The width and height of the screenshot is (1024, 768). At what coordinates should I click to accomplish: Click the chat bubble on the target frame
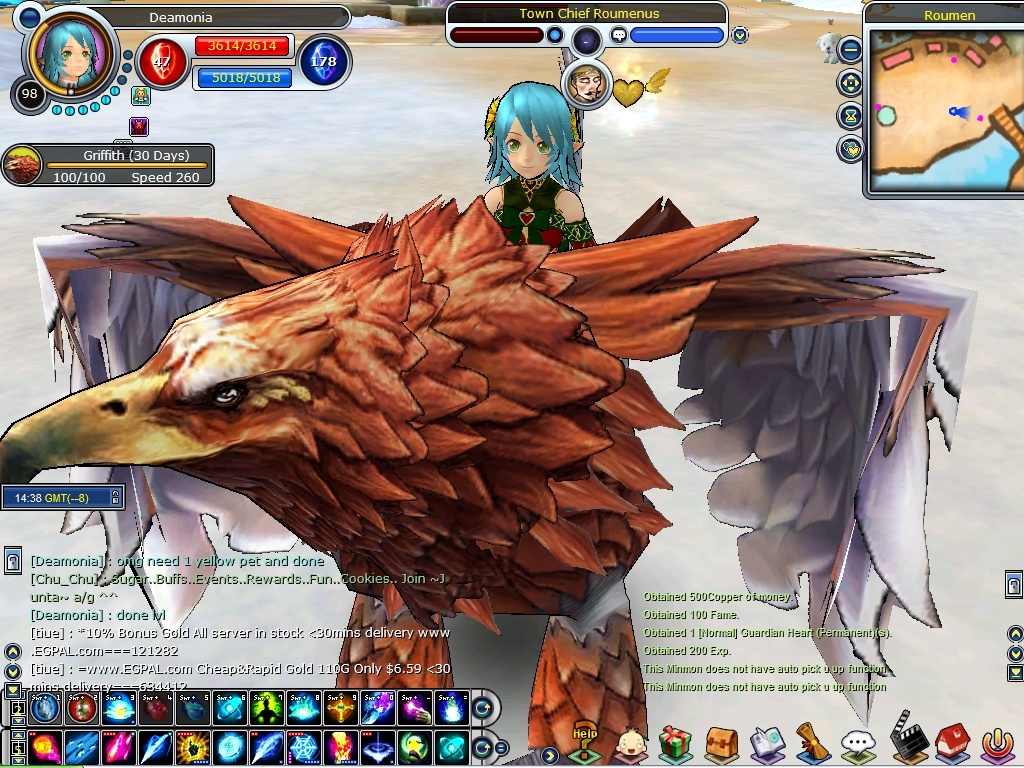tap(619, 35)
